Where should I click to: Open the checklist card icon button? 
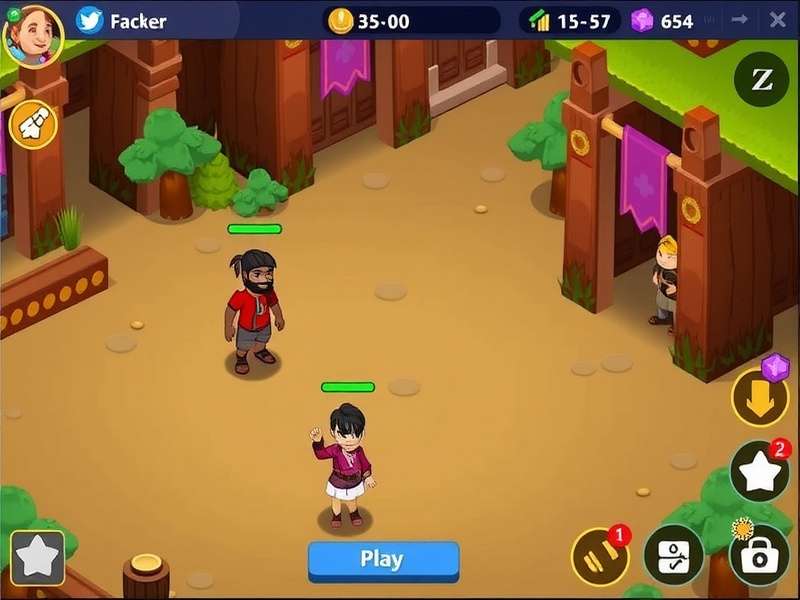click(x=673, y=556)
